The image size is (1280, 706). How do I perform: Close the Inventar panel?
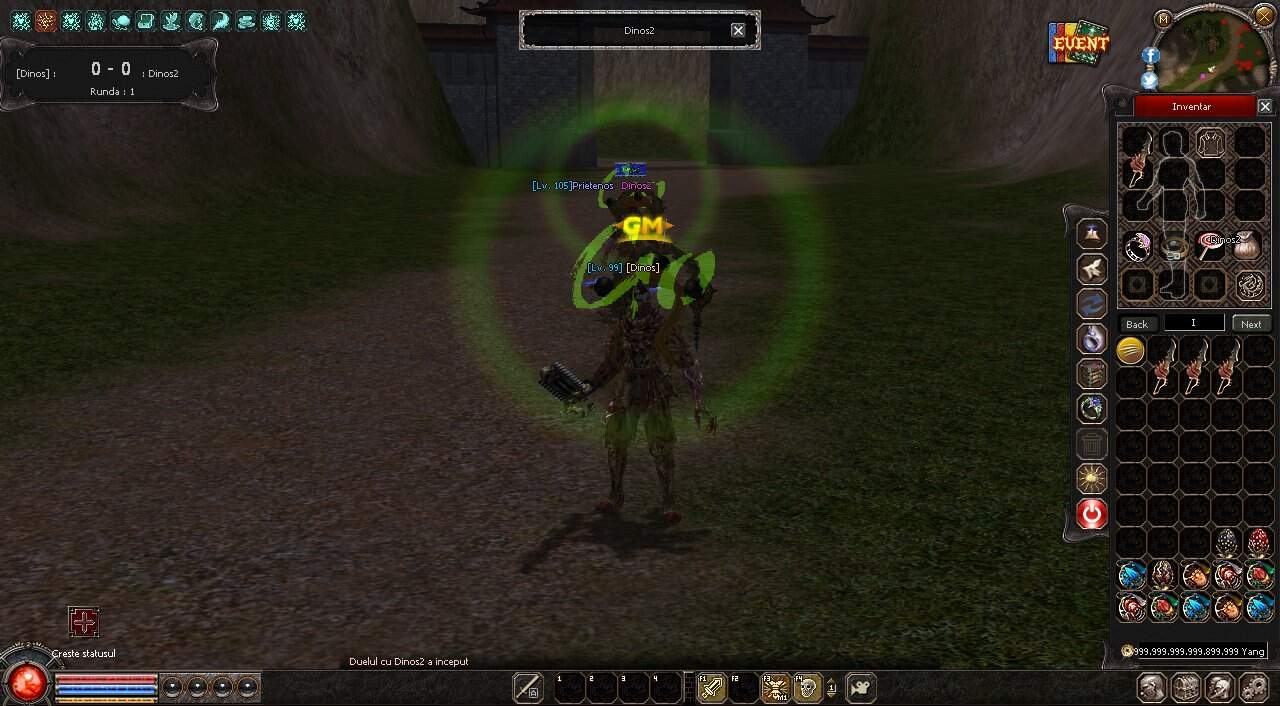coord(1265,106)
